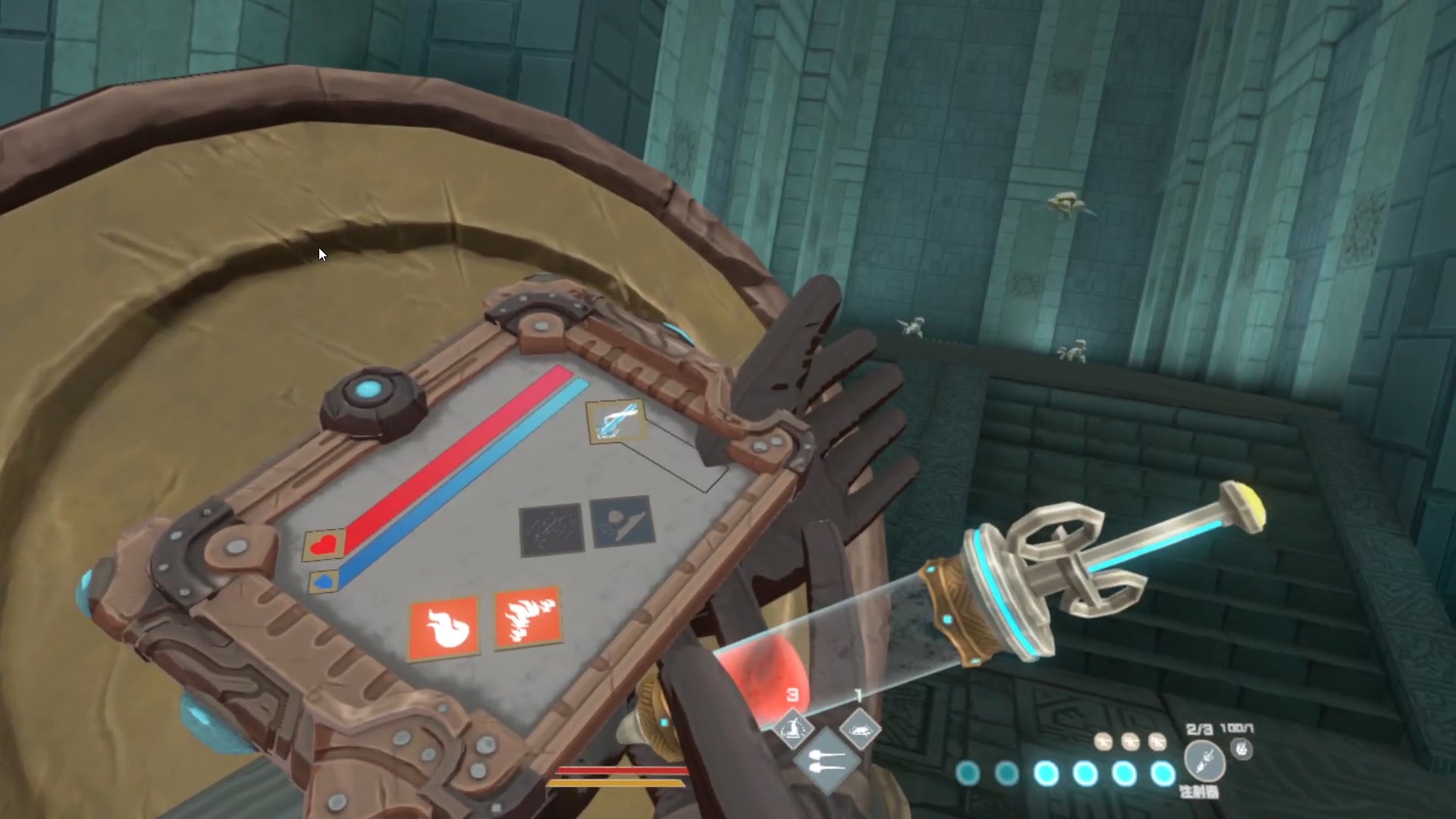Select the twin darts diamond icon

coord(825,759)
